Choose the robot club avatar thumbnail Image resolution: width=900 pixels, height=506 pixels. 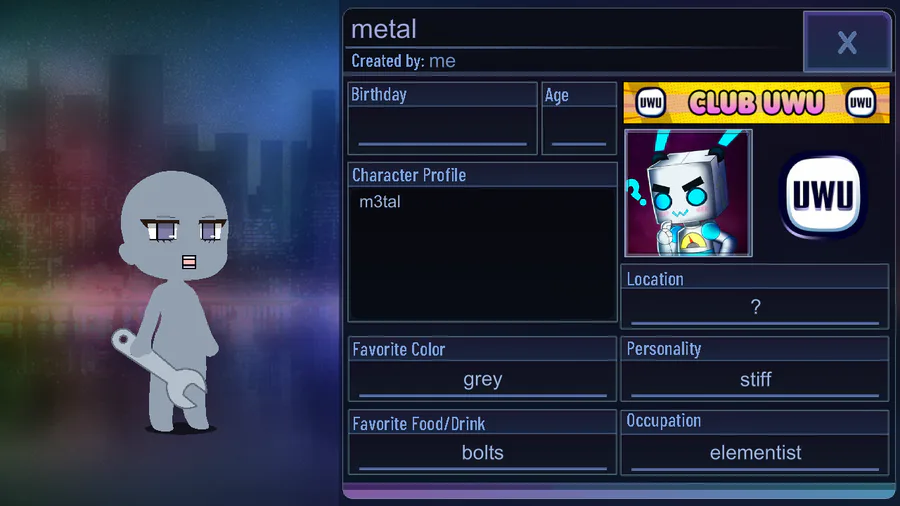[x=688, y=193]
